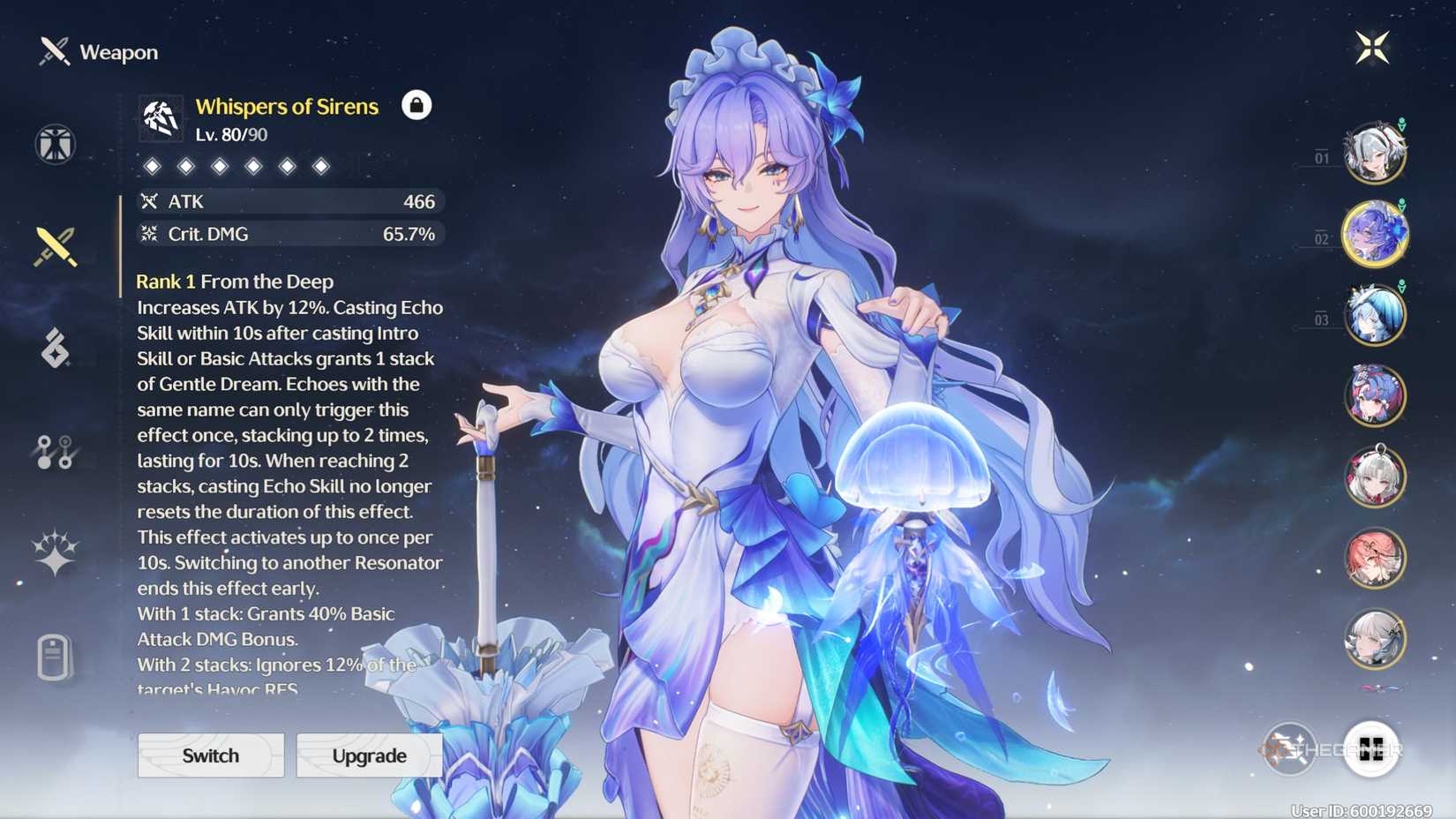
Task: Select the pink-haired character portrait on the right
Action: 1376,557
